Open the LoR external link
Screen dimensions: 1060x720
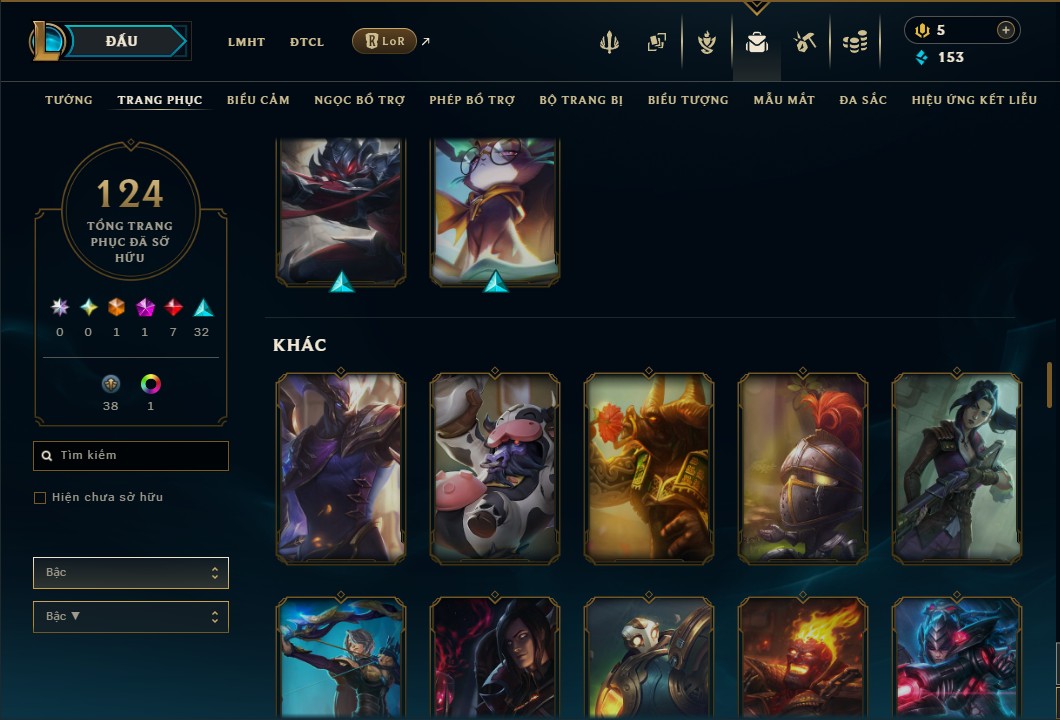point(385,41)
